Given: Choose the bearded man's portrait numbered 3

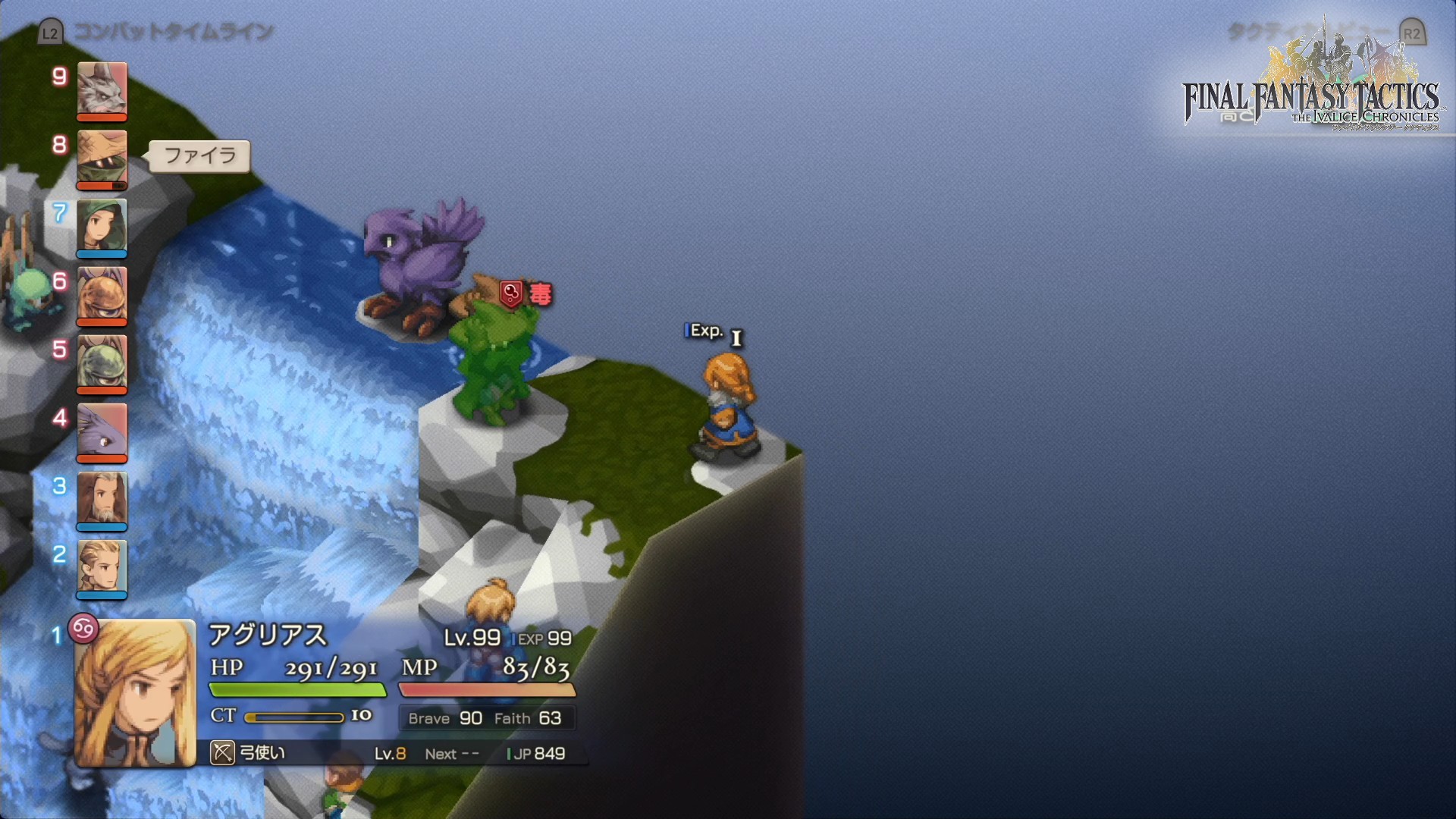Looking at the screenshot, I should click(x=102, y=499).
